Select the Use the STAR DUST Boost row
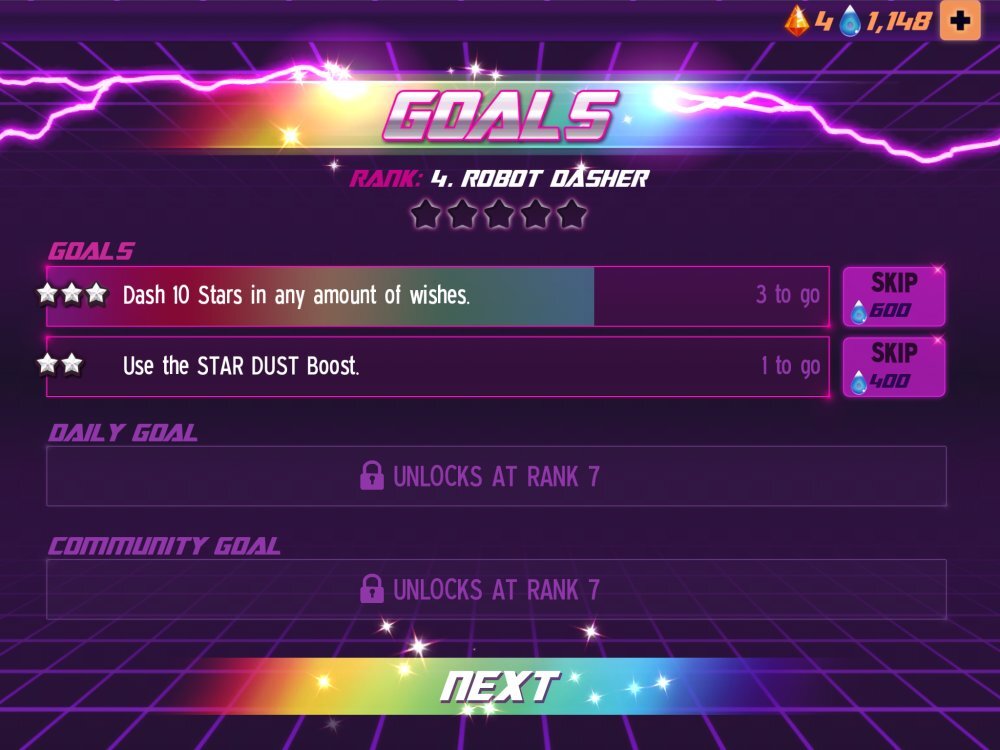This screenshot has height=750, width=1000. pos(437,367)
